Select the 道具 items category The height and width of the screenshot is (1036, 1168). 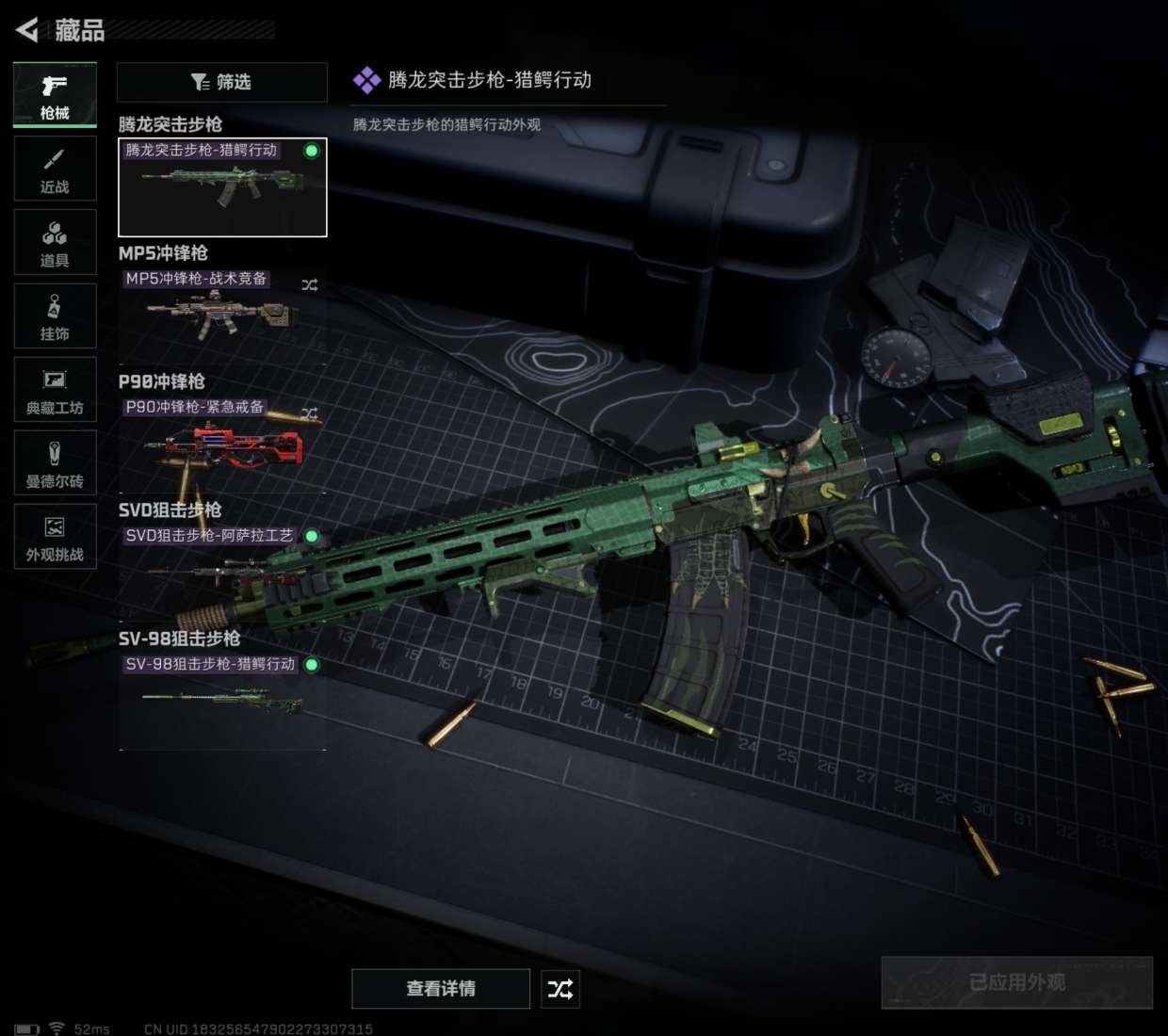pyautogui.click(x=55, y=242)
